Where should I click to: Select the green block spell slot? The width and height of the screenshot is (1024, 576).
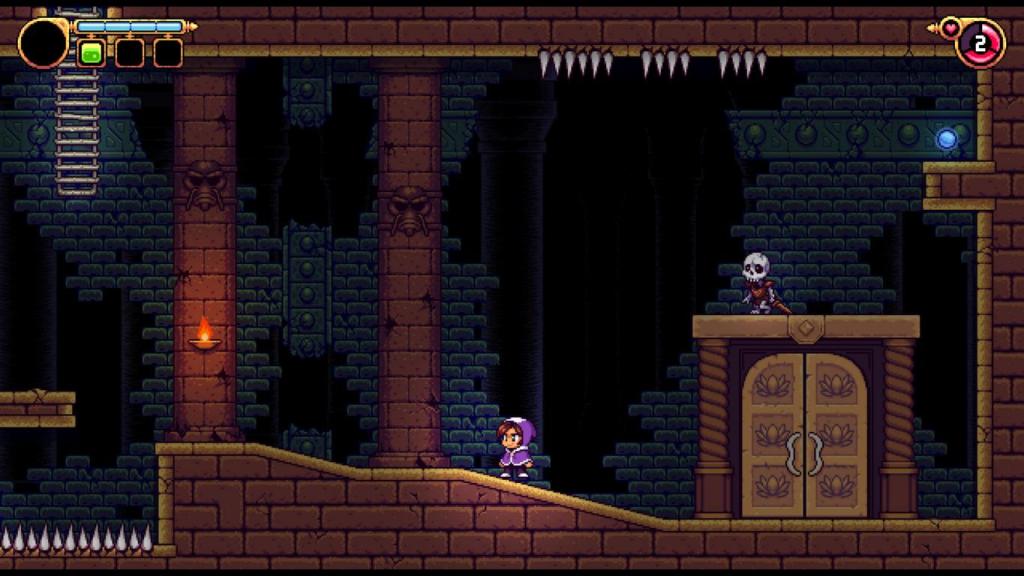click(92, 52)
